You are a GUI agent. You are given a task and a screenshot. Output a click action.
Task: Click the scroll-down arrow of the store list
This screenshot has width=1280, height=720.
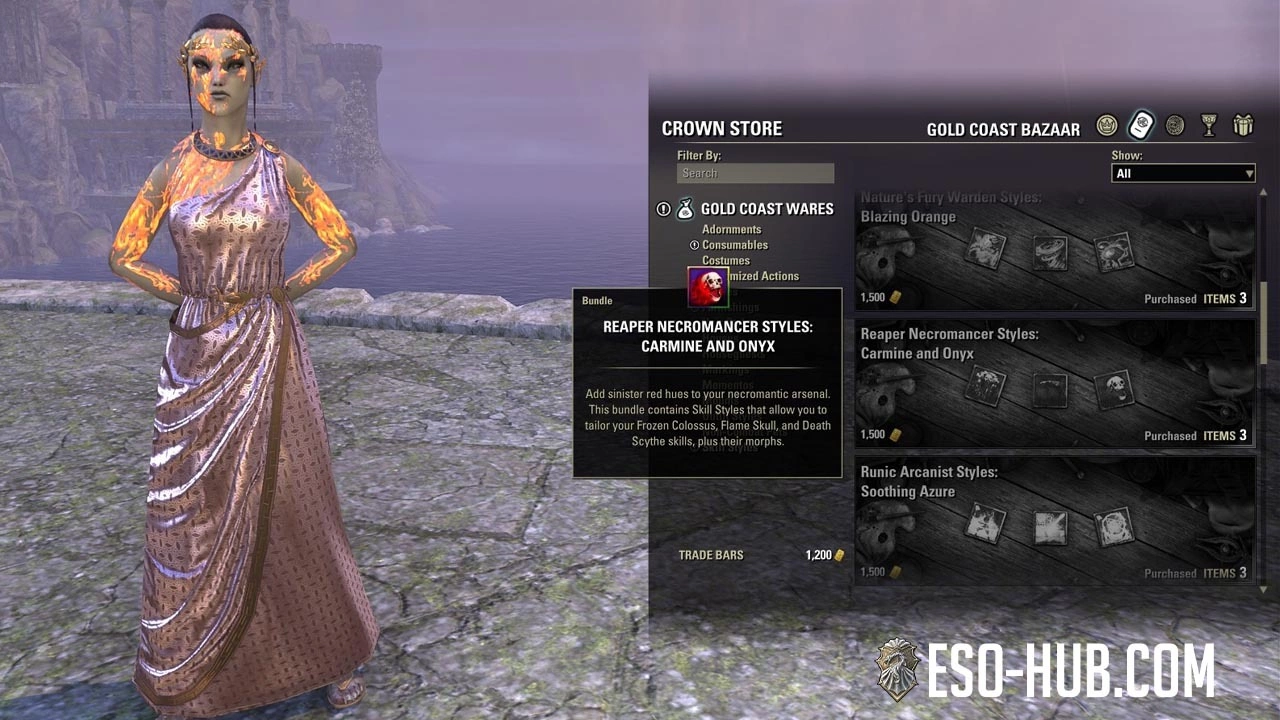[x=1264, y=591]
